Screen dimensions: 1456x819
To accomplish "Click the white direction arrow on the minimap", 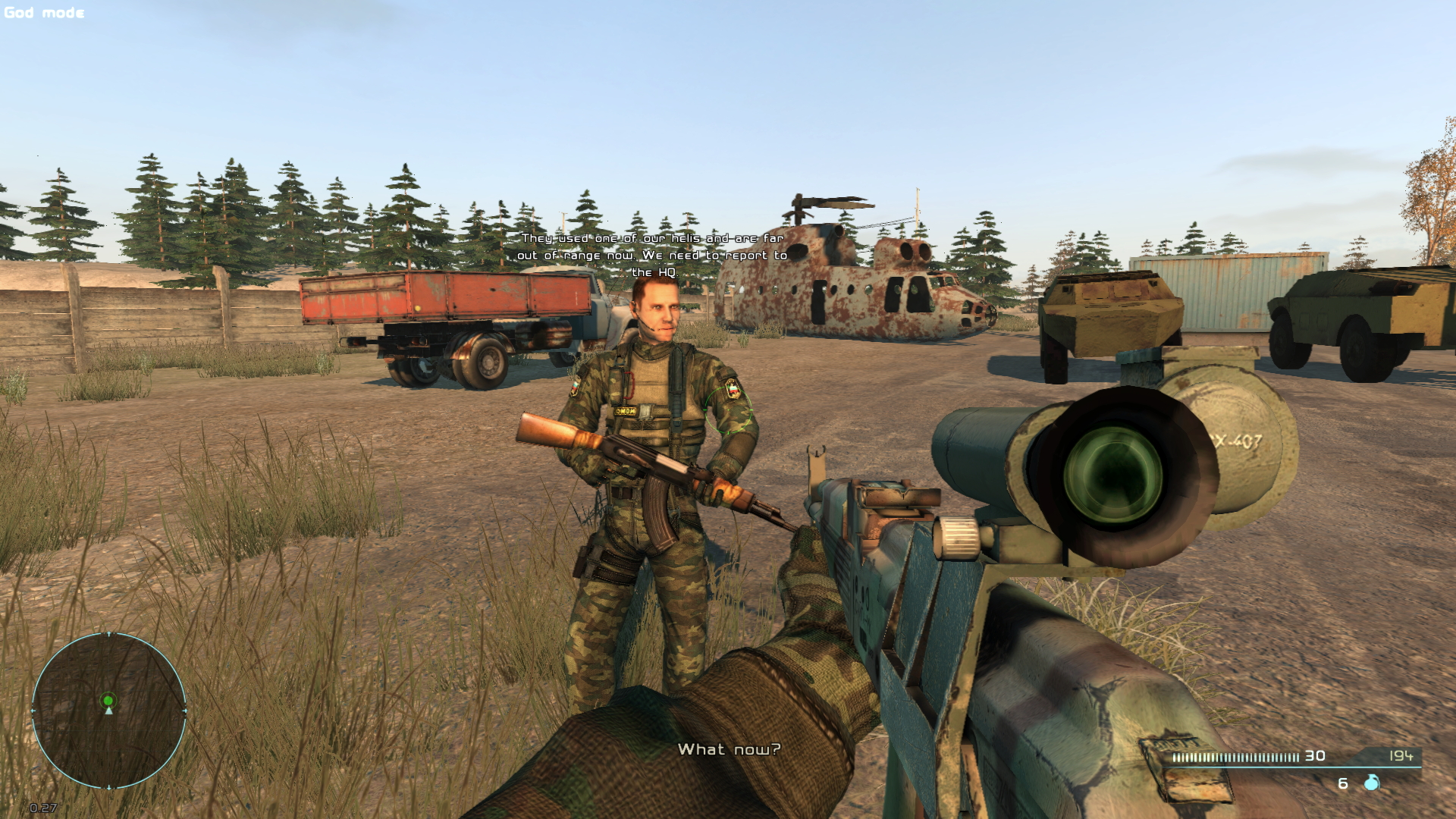I will coord(108,711).
